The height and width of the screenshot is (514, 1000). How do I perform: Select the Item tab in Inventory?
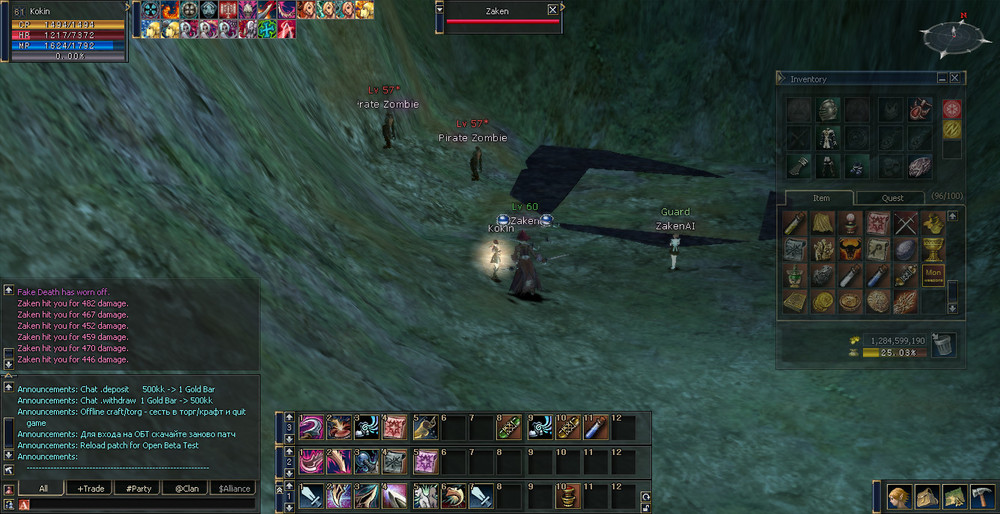pyautogui.click(x=820, y=198)
